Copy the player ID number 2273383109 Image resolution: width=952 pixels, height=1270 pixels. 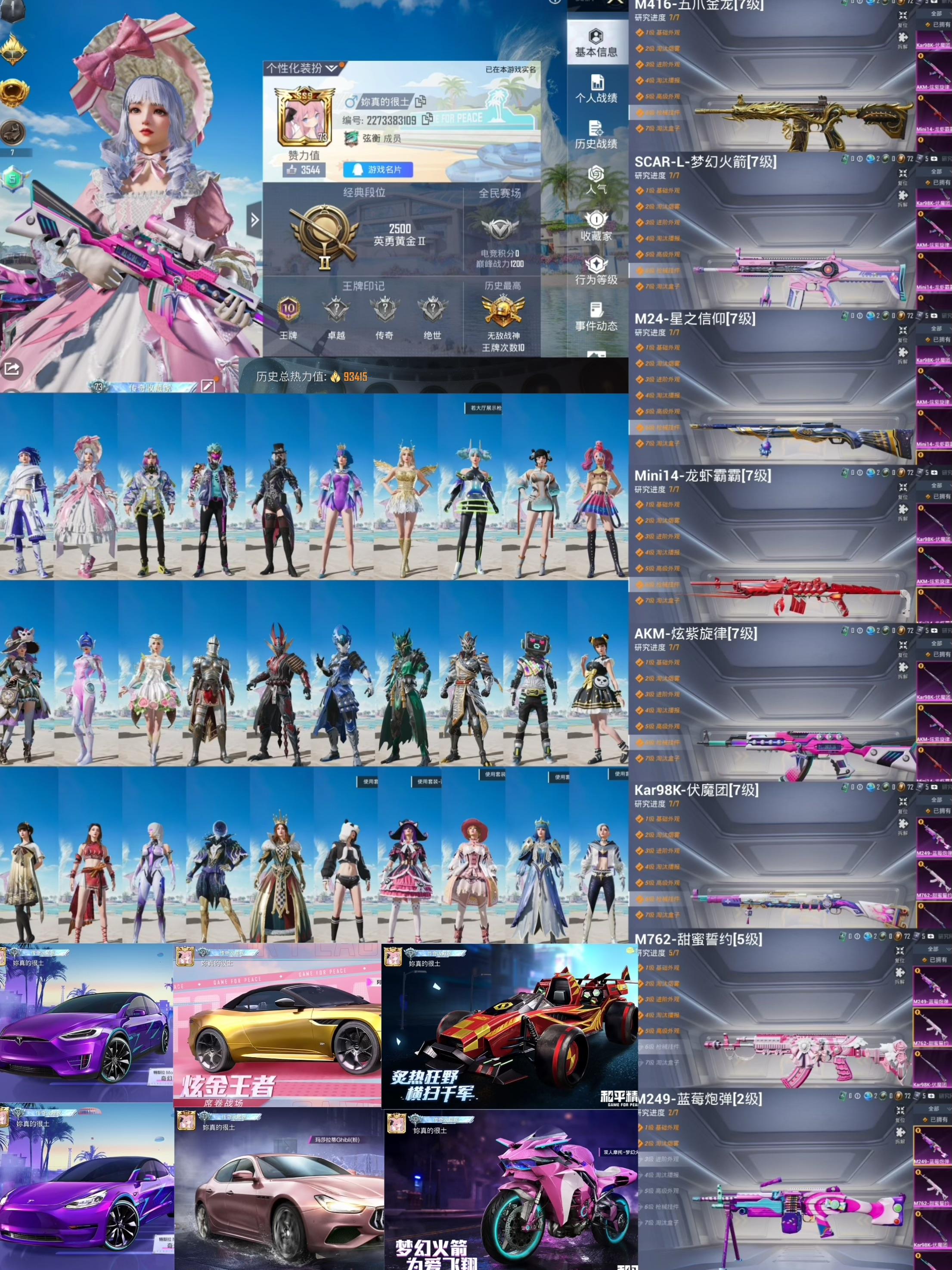427,119
